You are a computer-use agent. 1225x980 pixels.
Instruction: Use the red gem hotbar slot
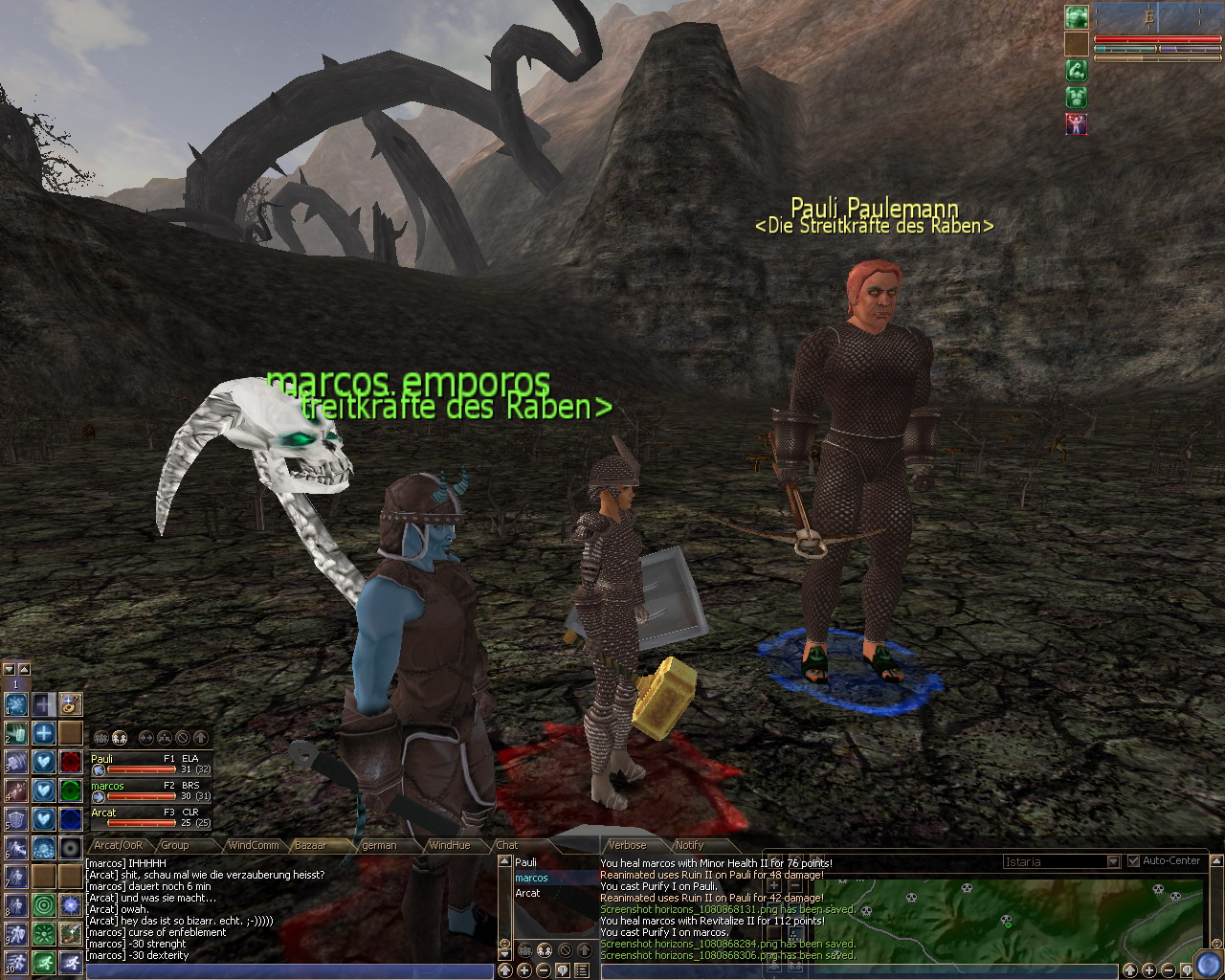click(x=70, y=762)
